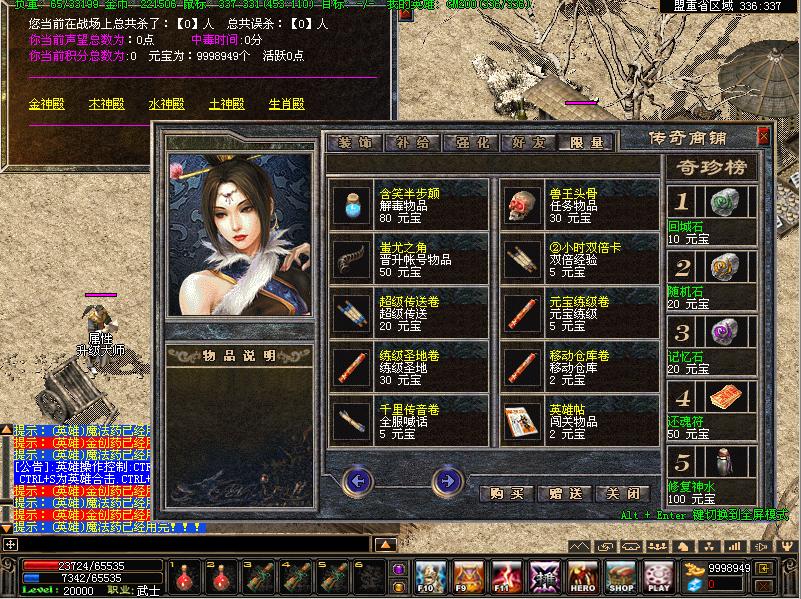This screenshot has width=801, height=599.
Task: Open the 补给 supplies tab
Action: pyautogui.click(x=412, y=143)
